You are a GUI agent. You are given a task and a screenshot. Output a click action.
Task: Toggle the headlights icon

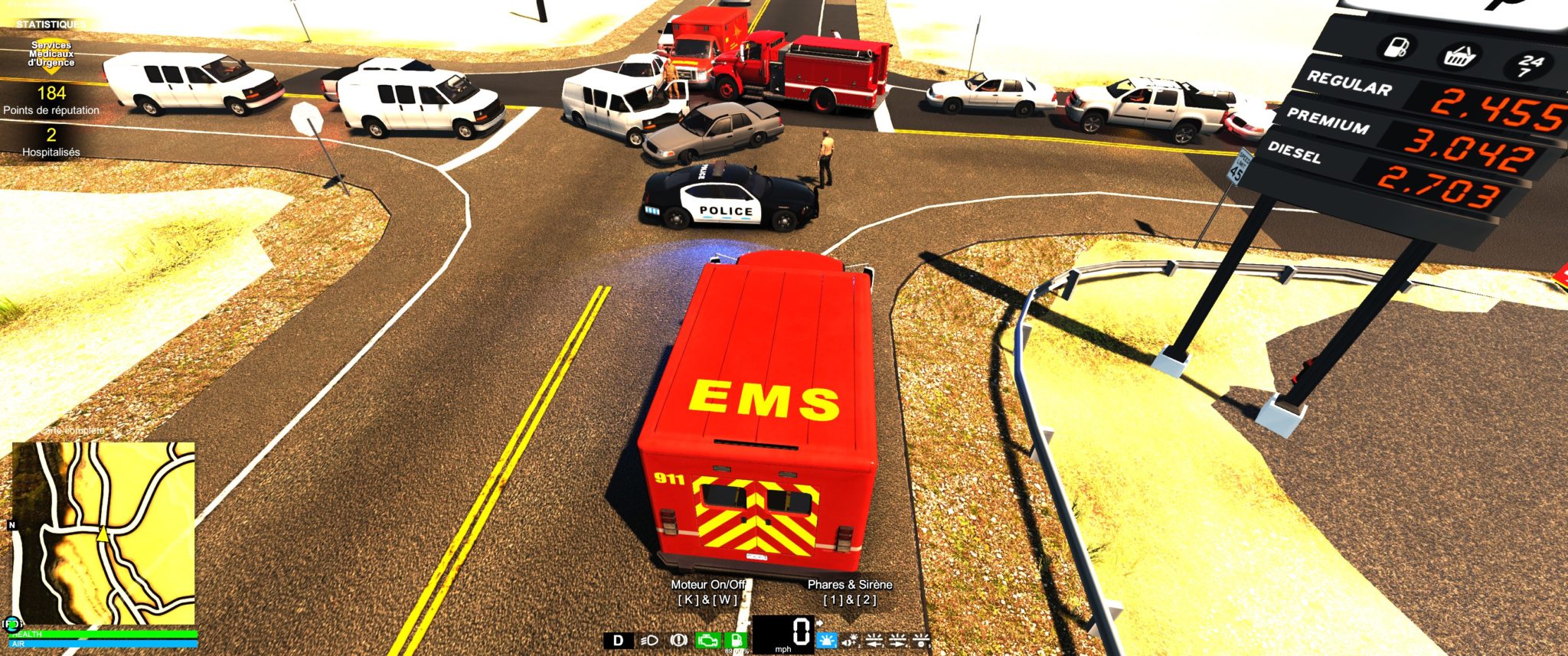click(x=649, y=640)
